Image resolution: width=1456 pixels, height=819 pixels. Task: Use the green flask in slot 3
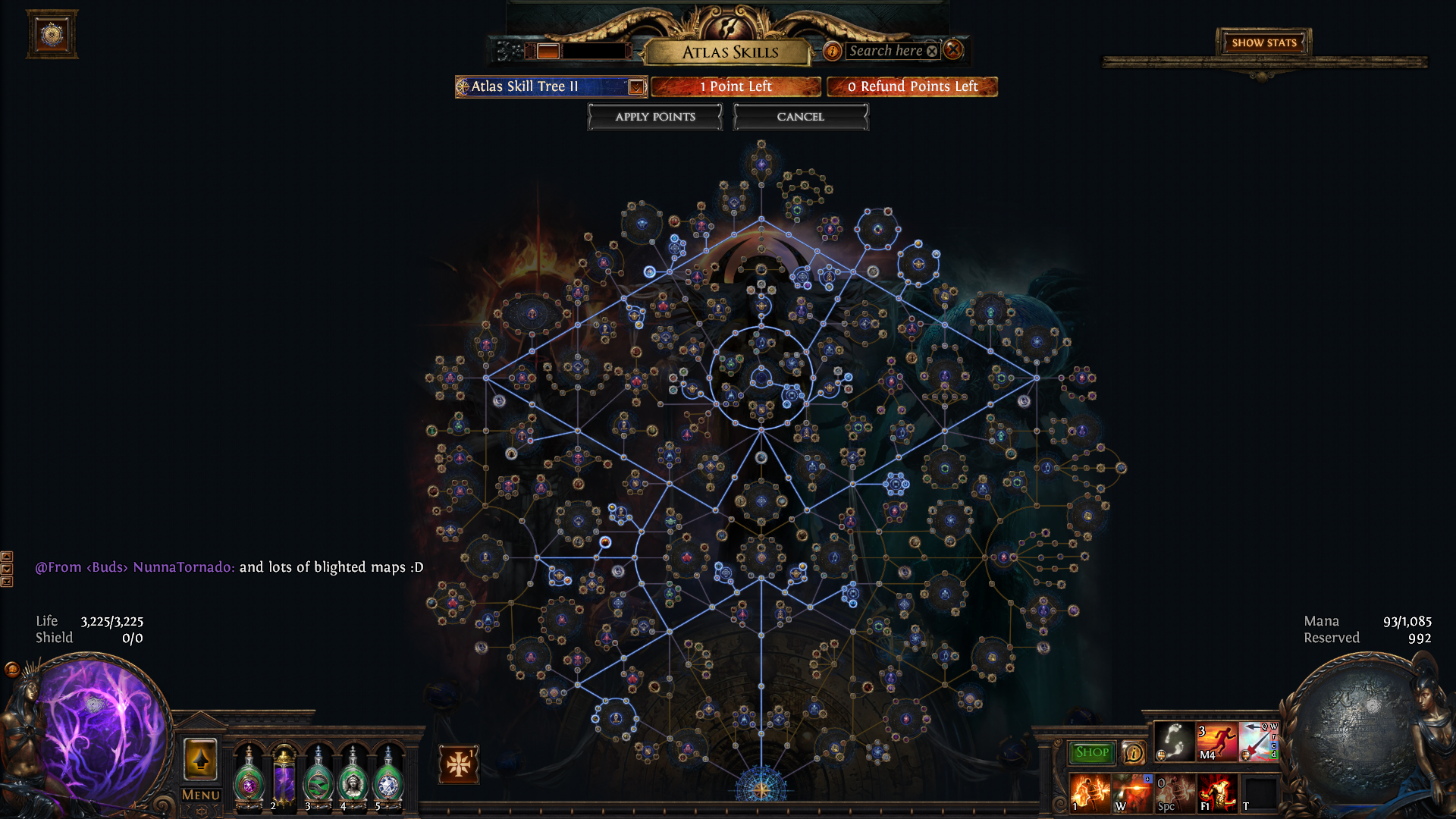tap(318, 780)
